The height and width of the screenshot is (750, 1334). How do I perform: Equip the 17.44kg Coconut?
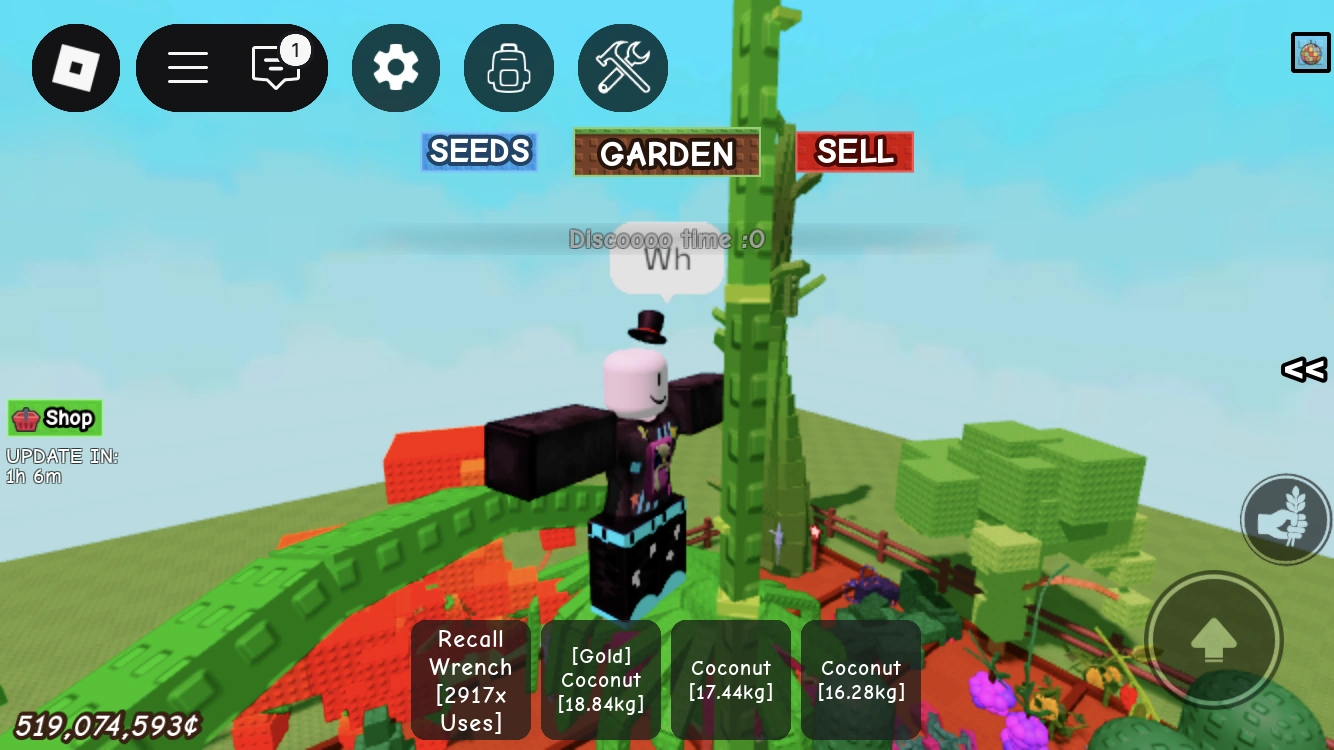730,680
